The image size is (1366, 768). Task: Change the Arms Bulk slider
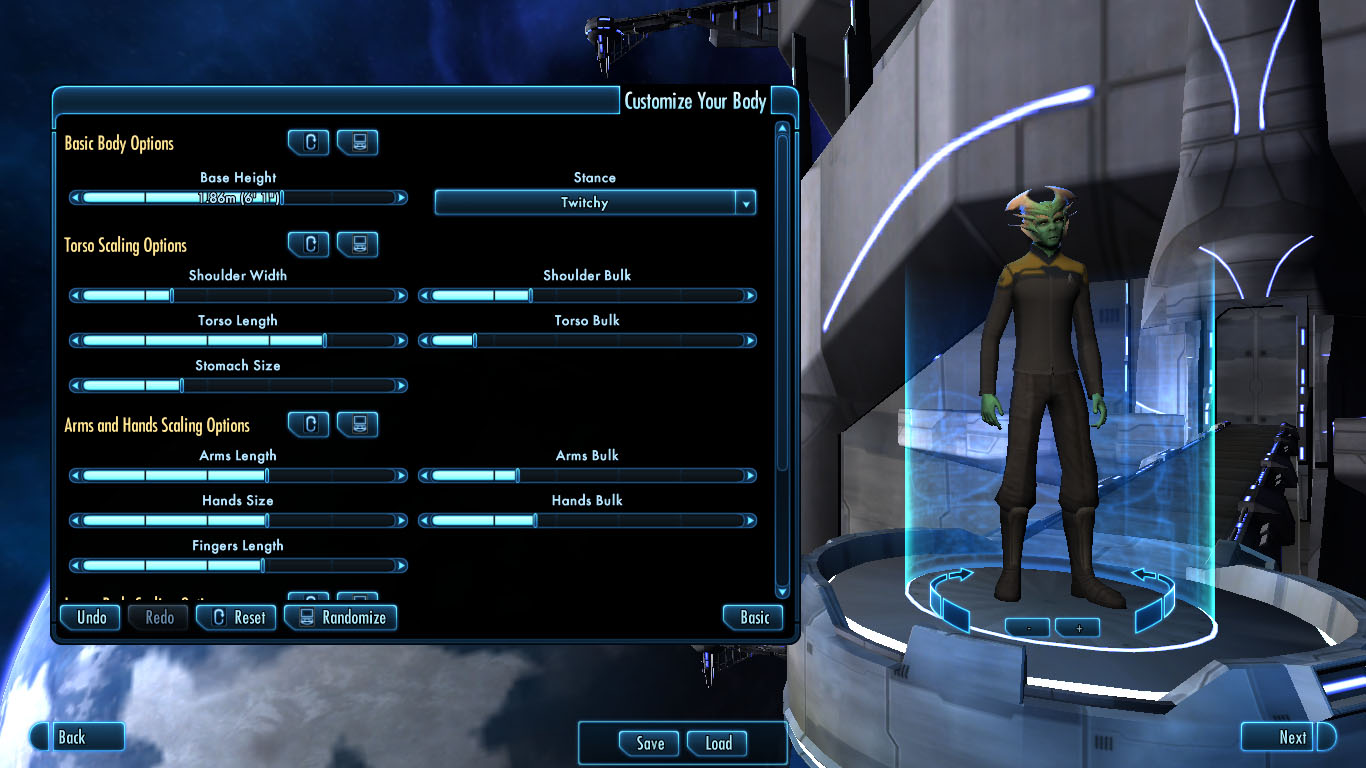tap(587, 476)
